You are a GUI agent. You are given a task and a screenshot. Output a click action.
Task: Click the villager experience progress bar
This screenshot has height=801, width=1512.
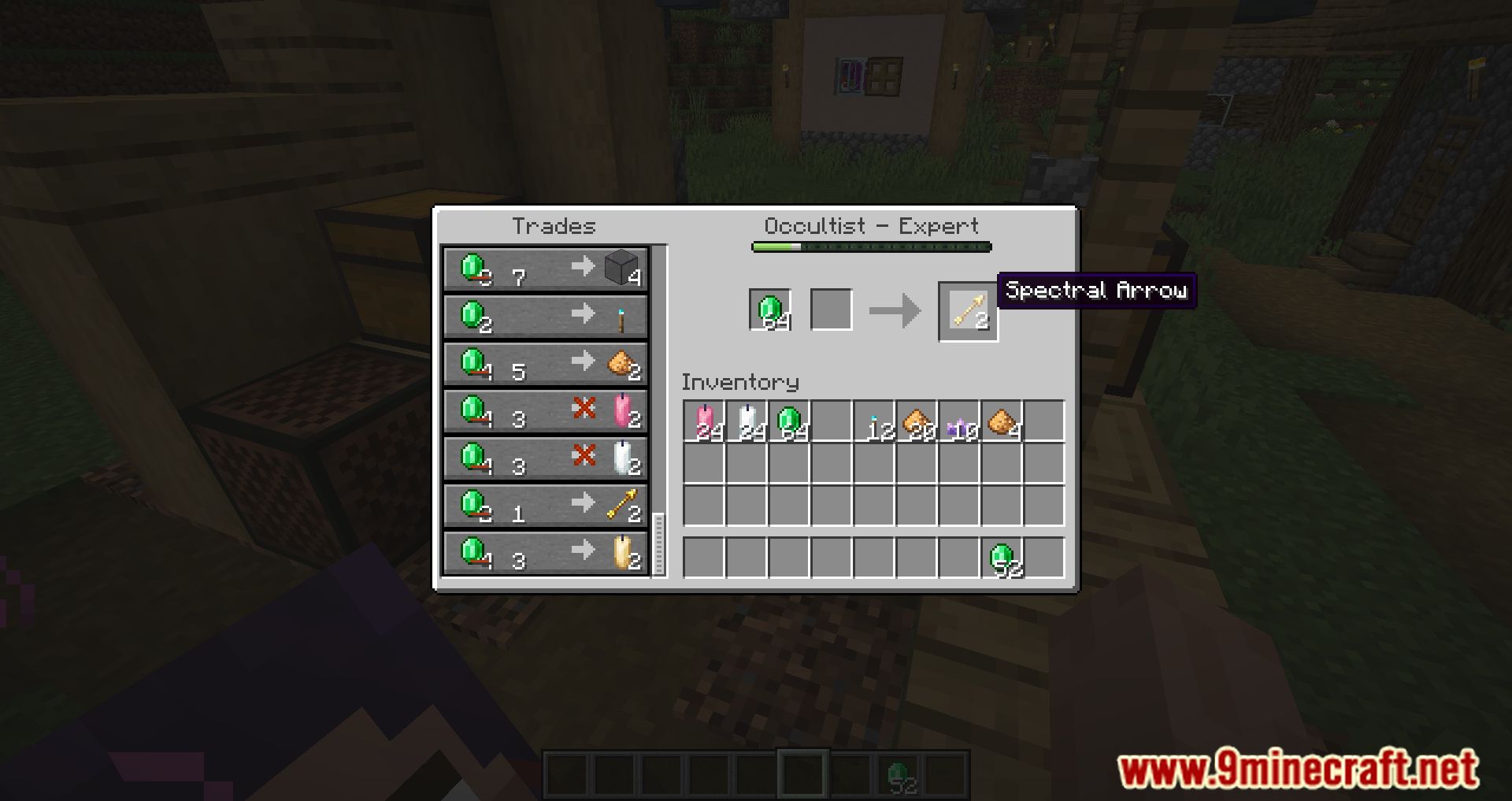870,247
